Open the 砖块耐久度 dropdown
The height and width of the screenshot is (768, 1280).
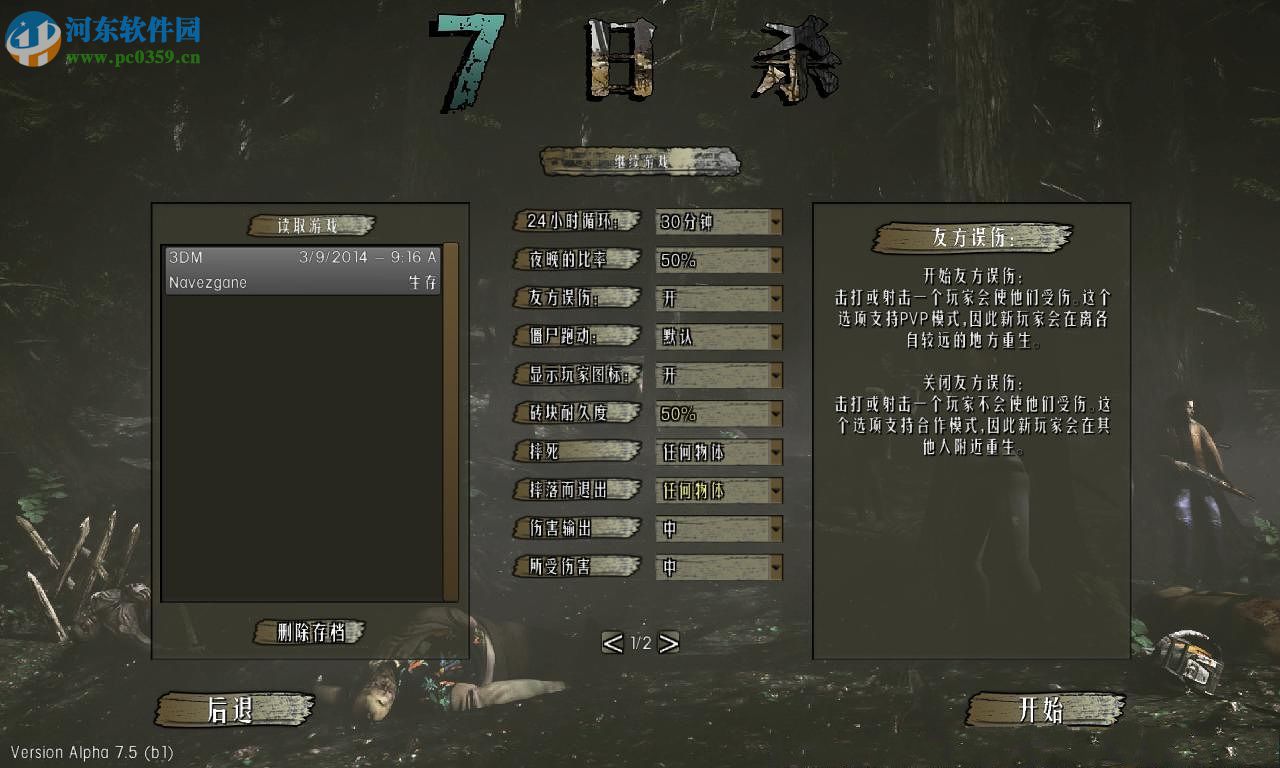719,414
